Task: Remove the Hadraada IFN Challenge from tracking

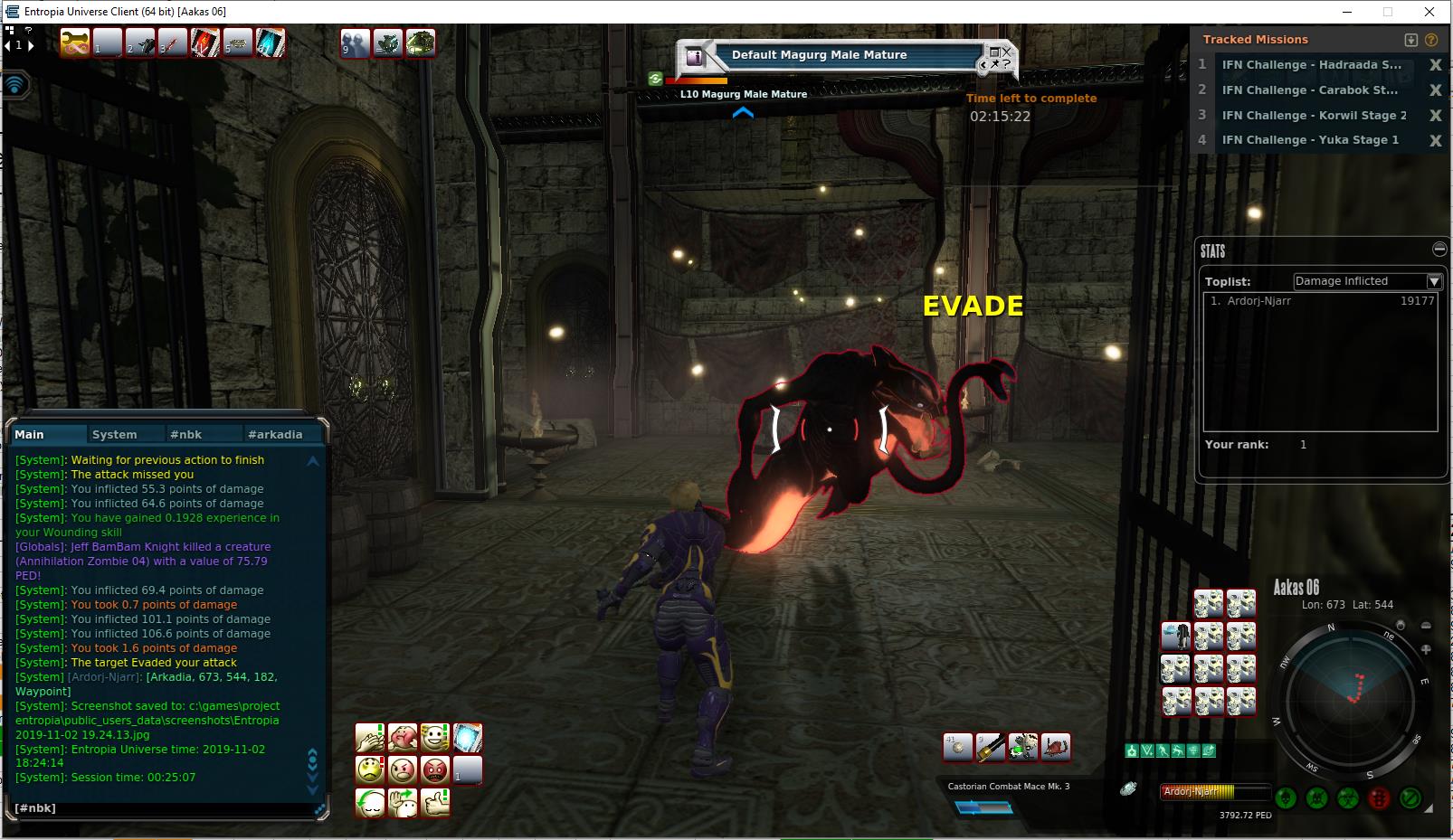Action: 1435,65
